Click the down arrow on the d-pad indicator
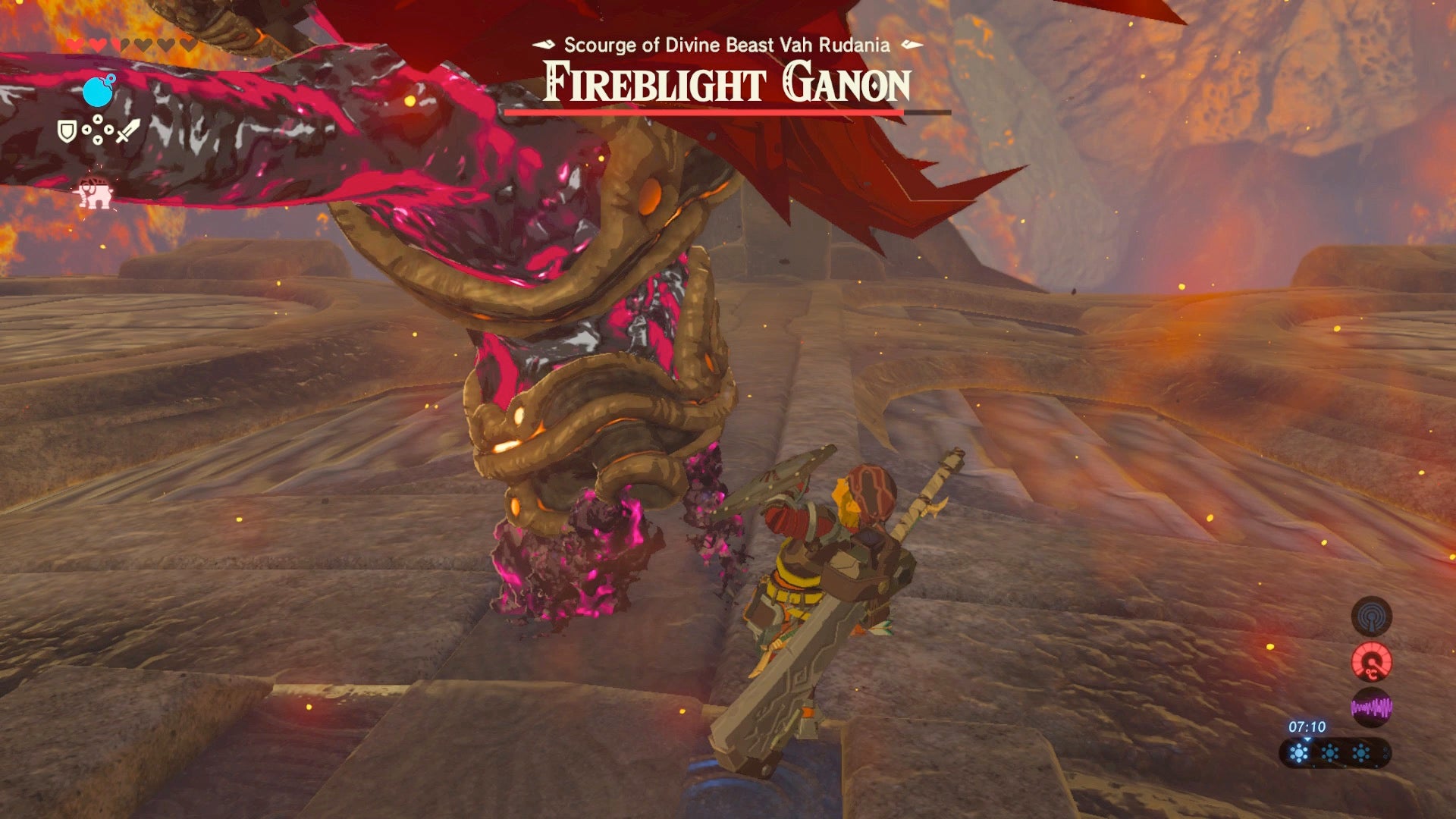 98,140
